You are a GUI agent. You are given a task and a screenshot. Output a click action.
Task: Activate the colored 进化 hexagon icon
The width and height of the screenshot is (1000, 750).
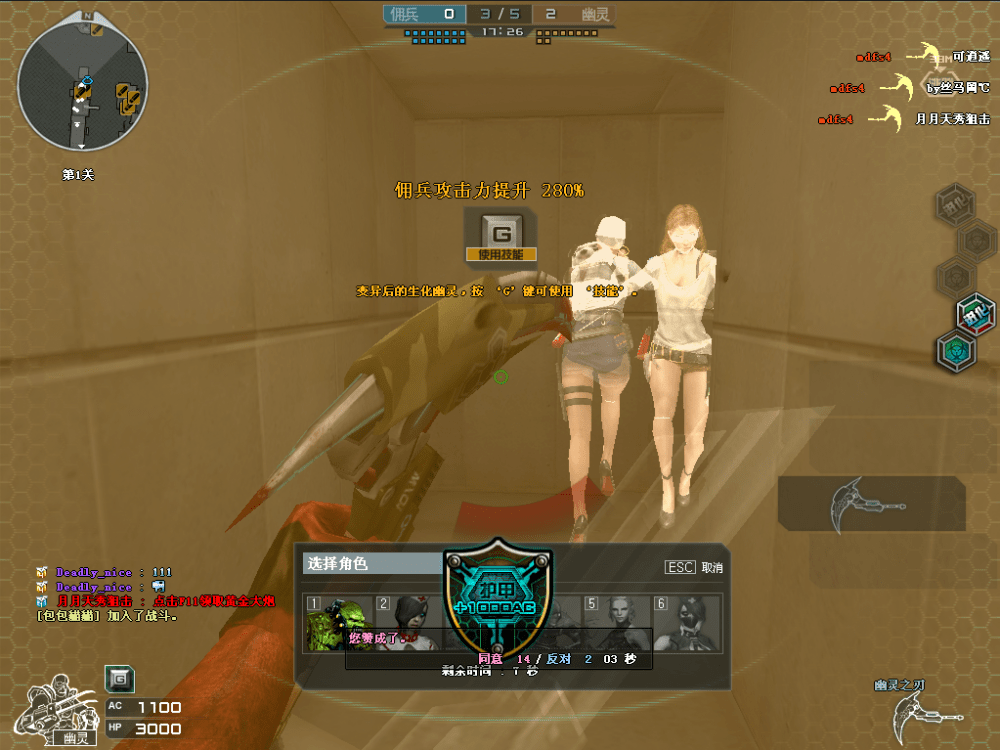coord(975,314)
